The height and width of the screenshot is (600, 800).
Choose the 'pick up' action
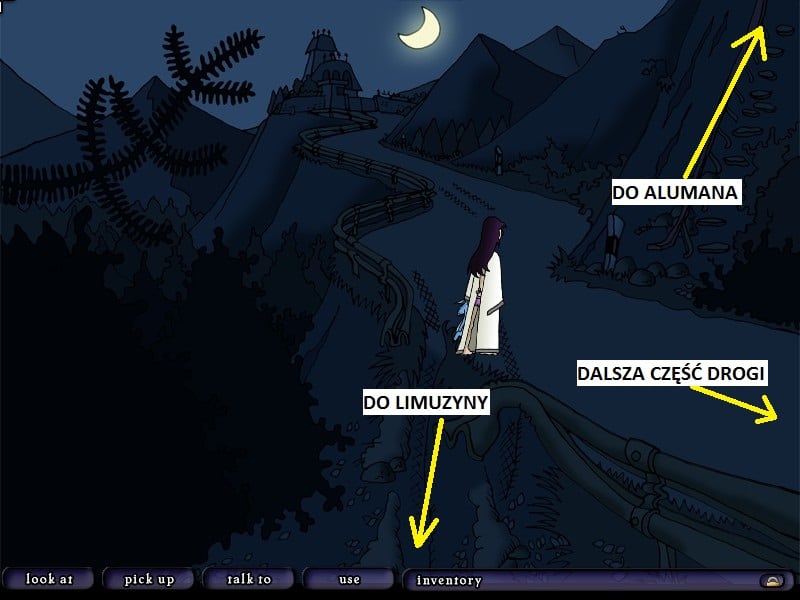tap(149, 579)
